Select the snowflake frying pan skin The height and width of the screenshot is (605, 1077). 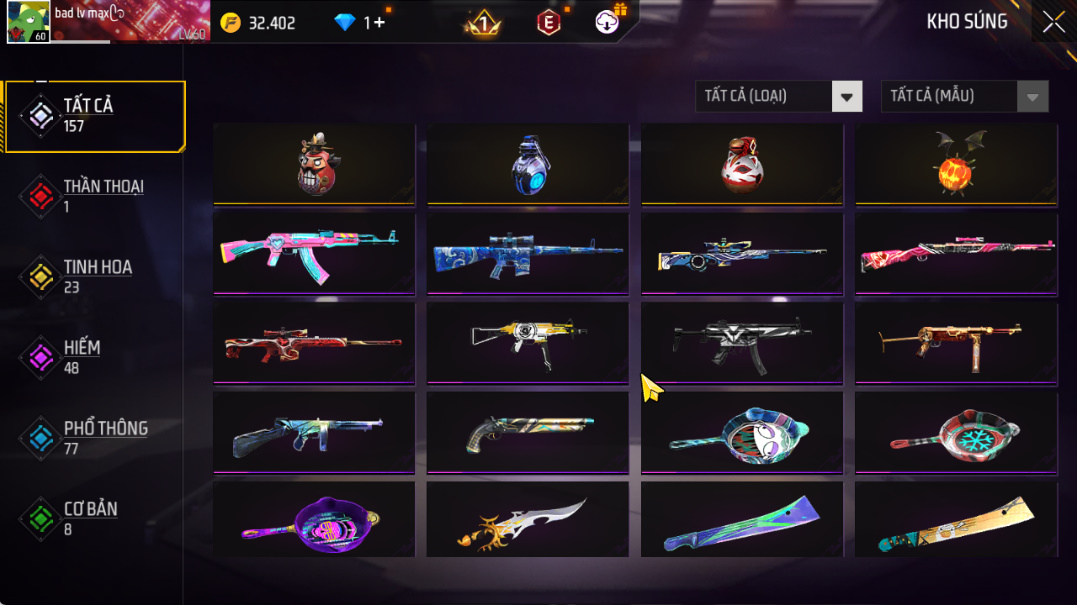tap(956, 431)
